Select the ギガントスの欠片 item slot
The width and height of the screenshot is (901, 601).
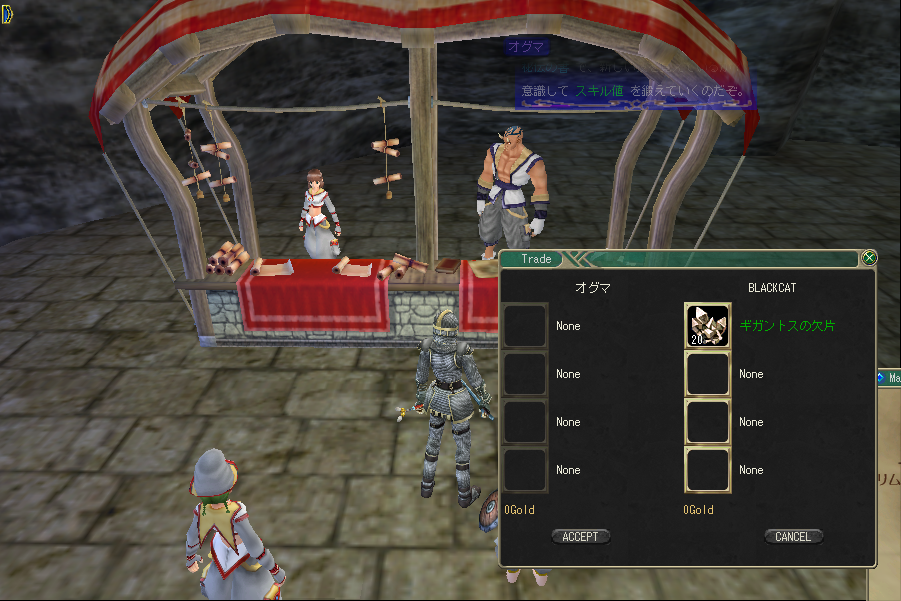(x=707, y=326)
